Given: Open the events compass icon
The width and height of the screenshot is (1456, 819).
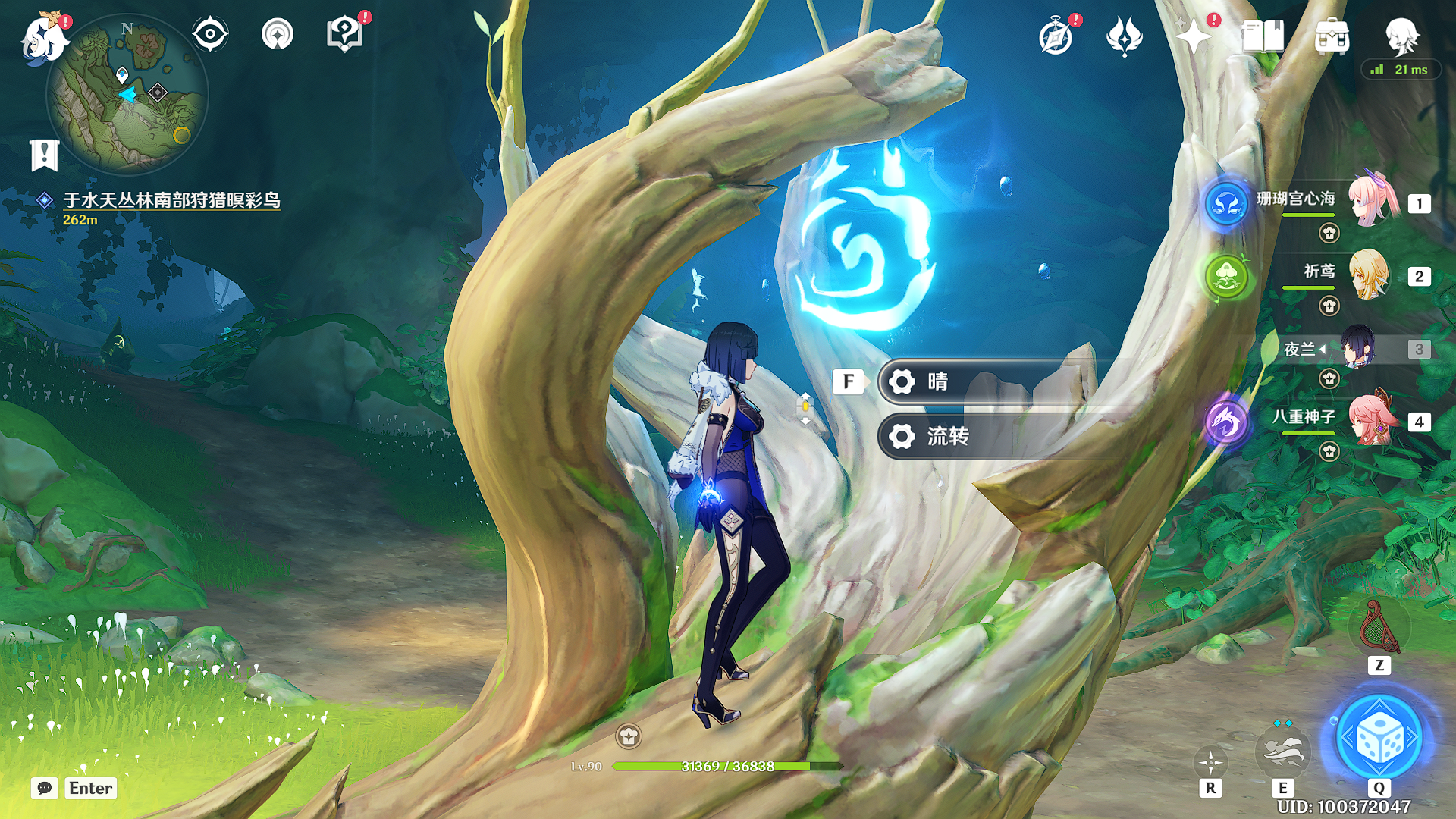Looking at the screenshot, I should [x=1056, y=36].
